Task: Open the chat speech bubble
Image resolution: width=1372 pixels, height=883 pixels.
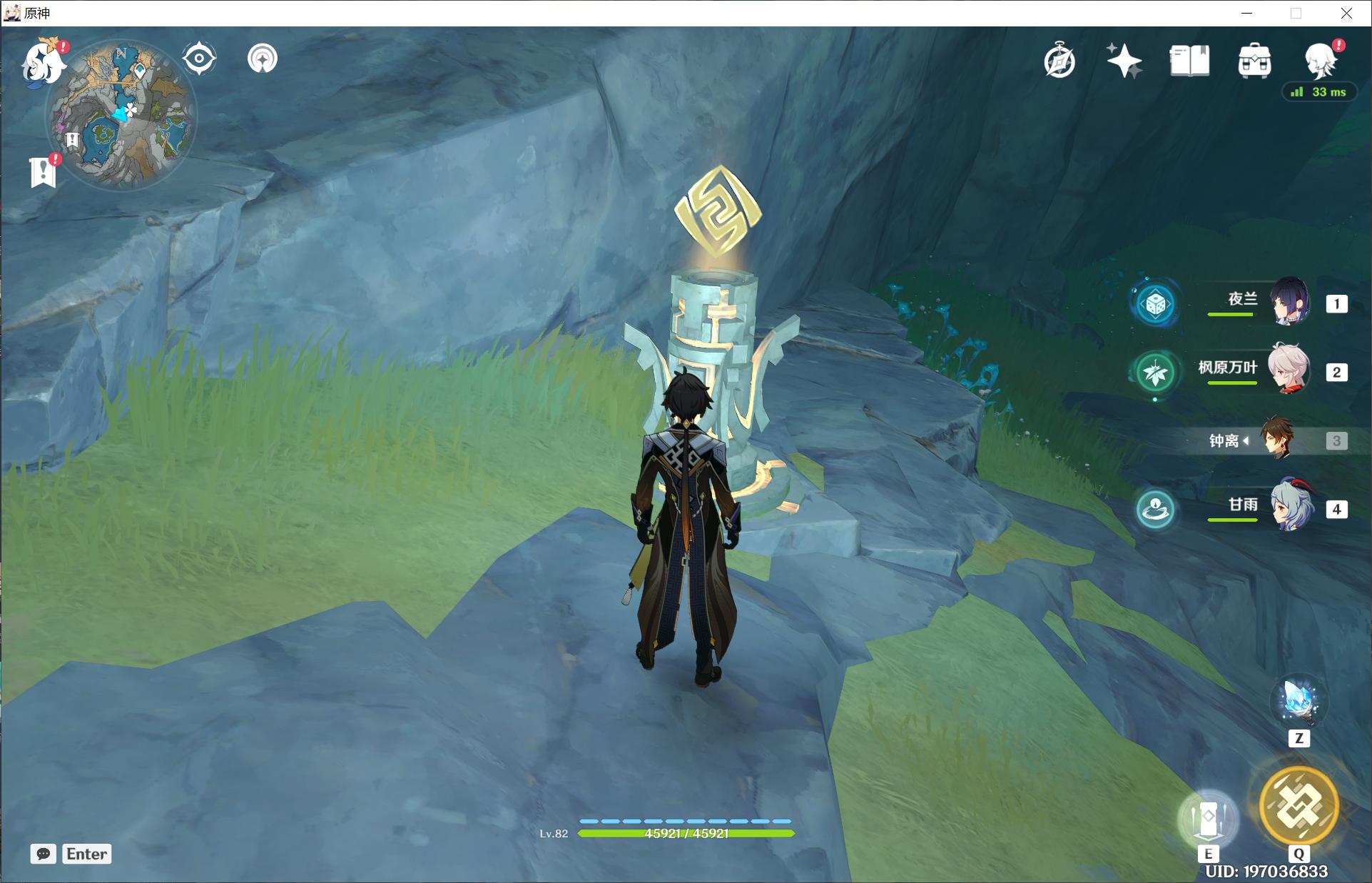Action: [44, 854]
